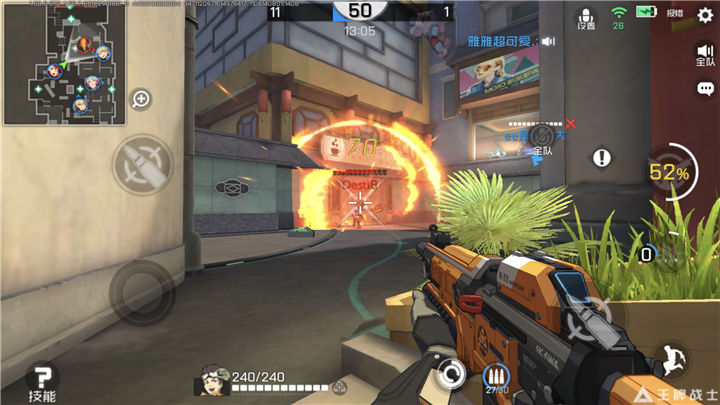720x405 pixels.
Task: Tap the crosshair fire button on the right
Action: coord(585,320)
